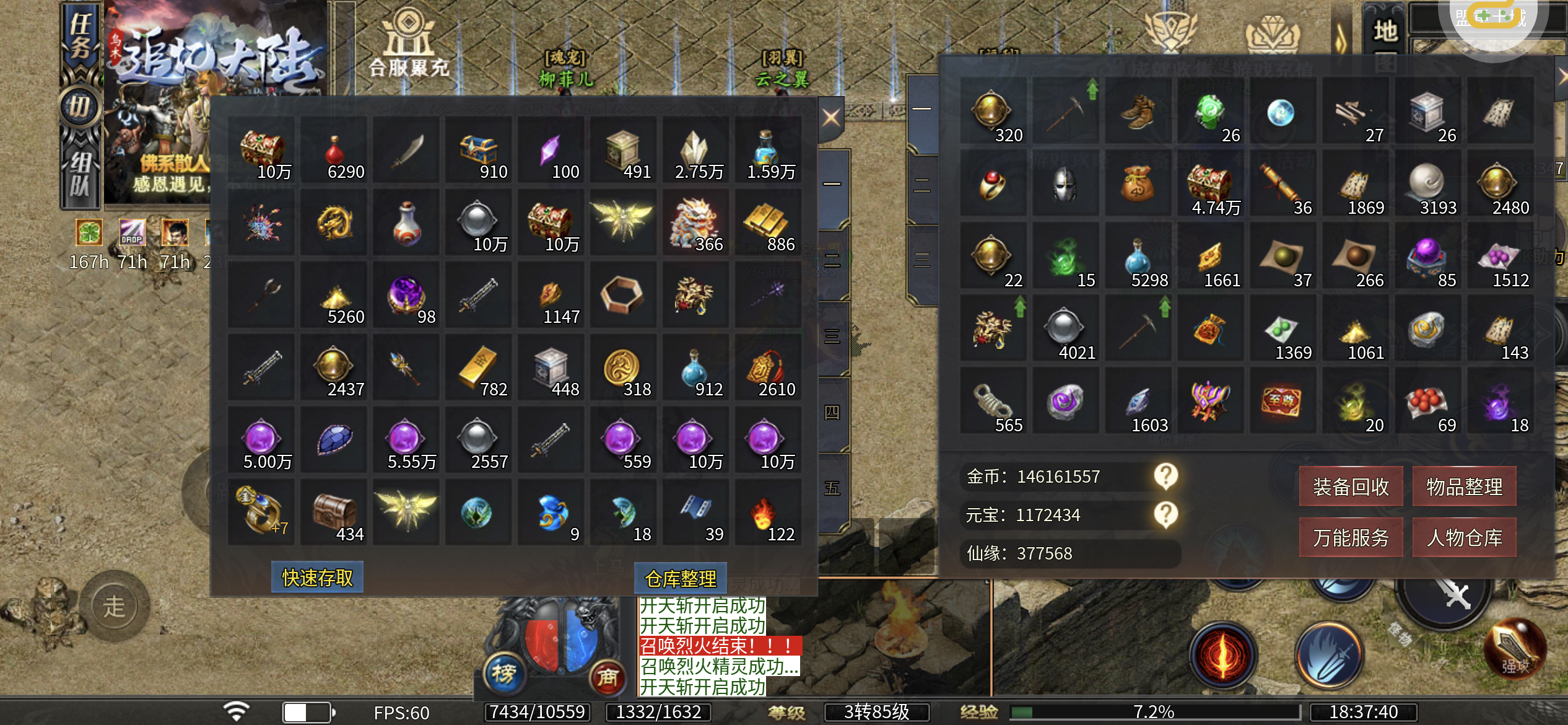
Task: Open the 商 shop button
Action: 607,677
